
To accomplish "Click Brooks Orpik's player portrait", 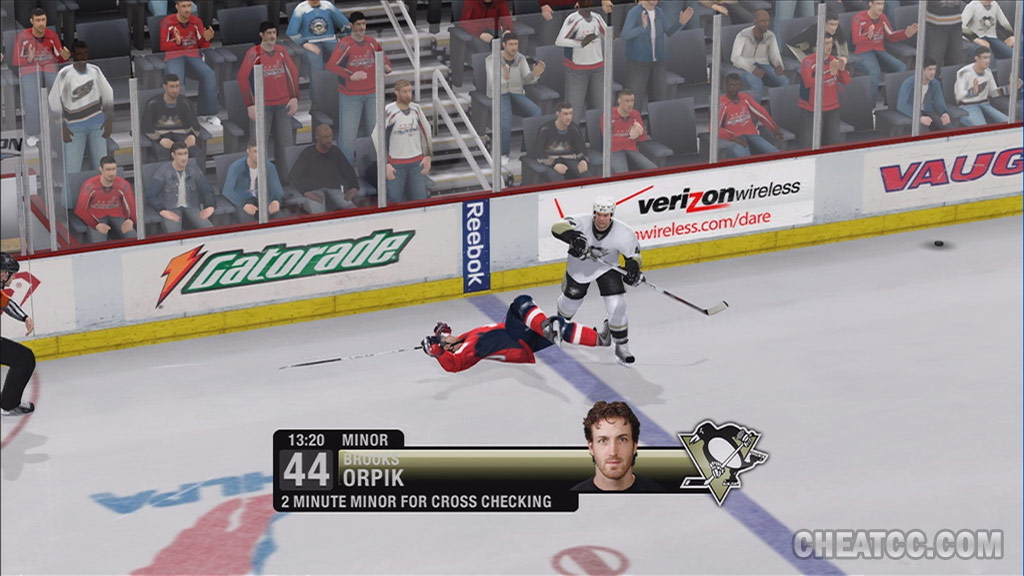I will [611, 448].
